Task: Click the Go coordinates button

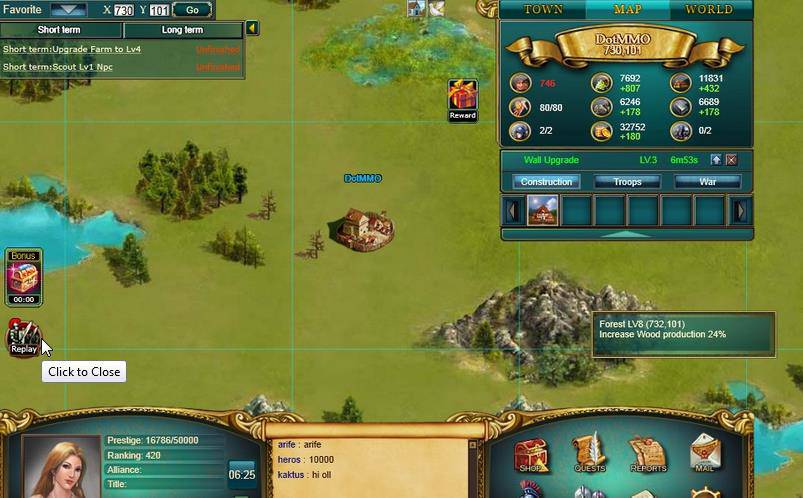Action: pyautogui.click(x=192, y=10)
